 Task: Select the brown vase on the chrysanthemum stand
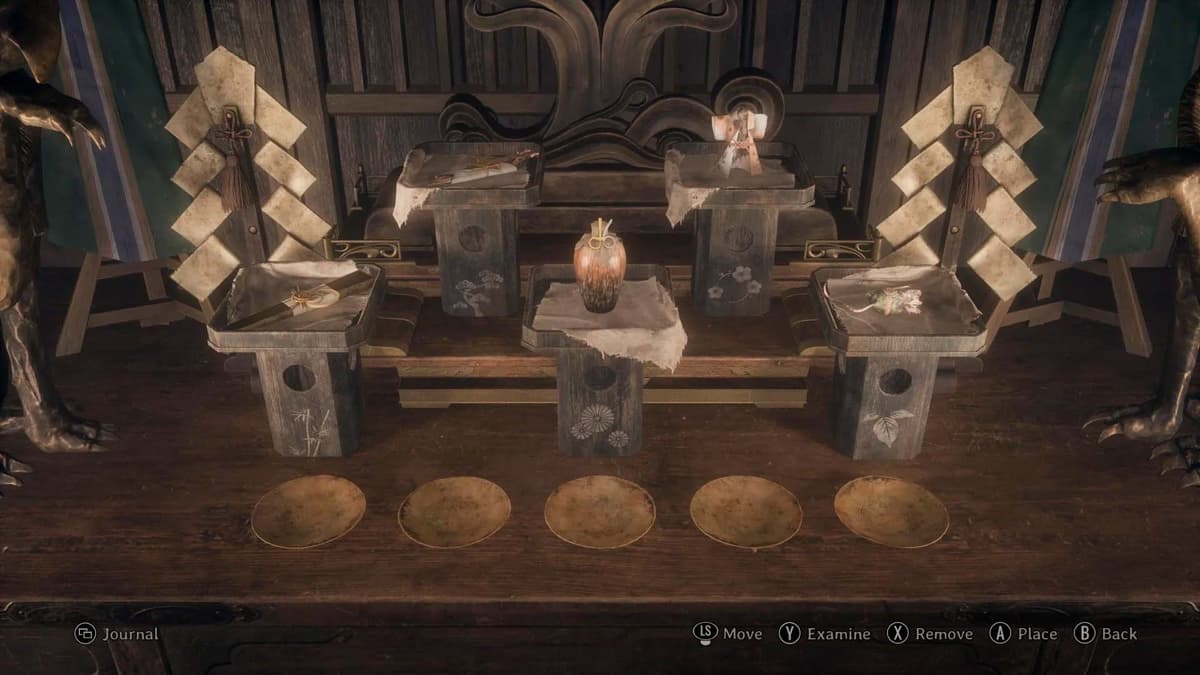[x=600, y=270]
